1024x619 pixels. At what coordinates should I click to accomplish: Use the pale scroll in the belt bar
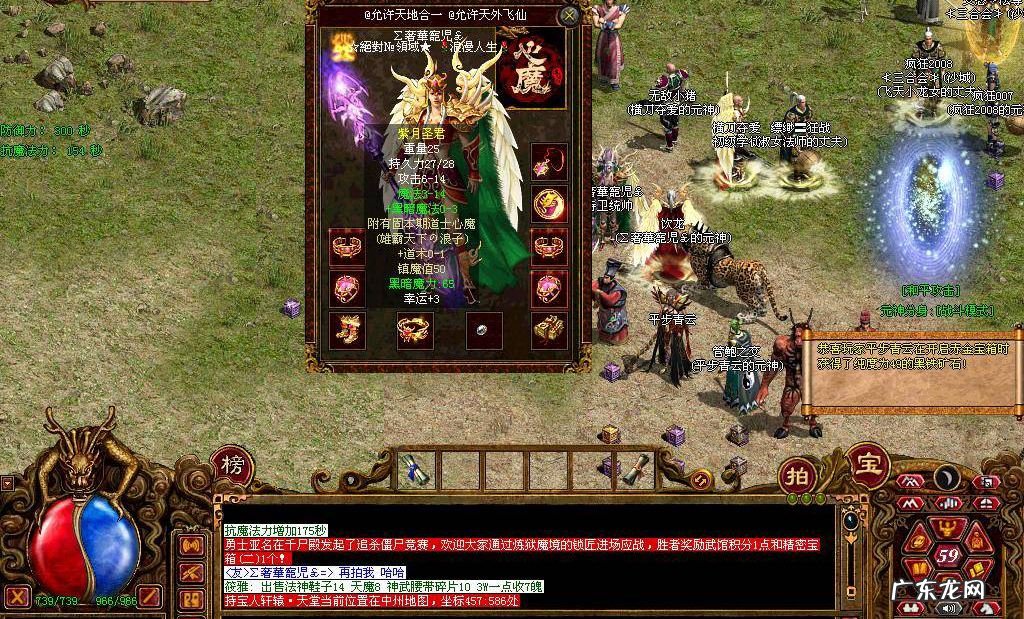(635, 470)
